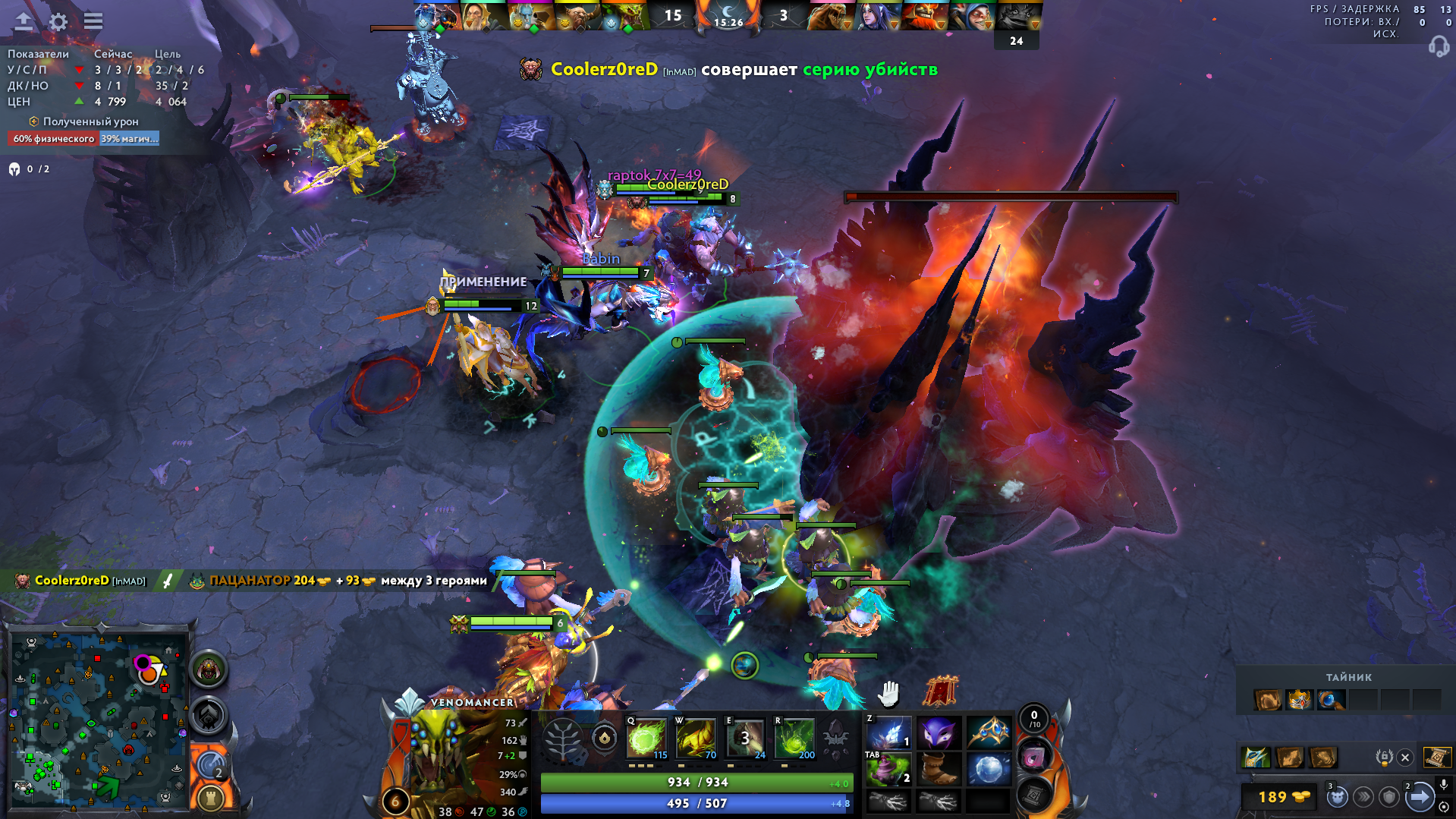Open the settings gear menu

click(x=58, y=21)
